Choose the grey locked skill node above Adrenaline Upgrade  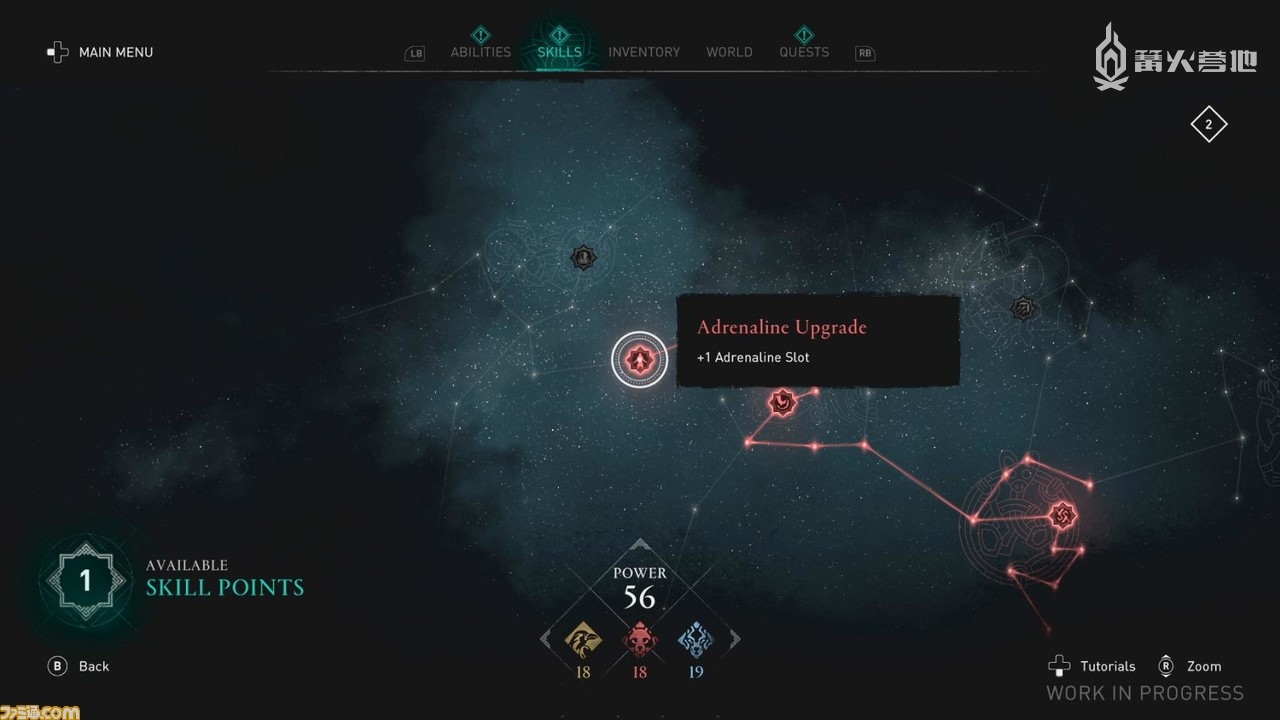coord(583,258)
